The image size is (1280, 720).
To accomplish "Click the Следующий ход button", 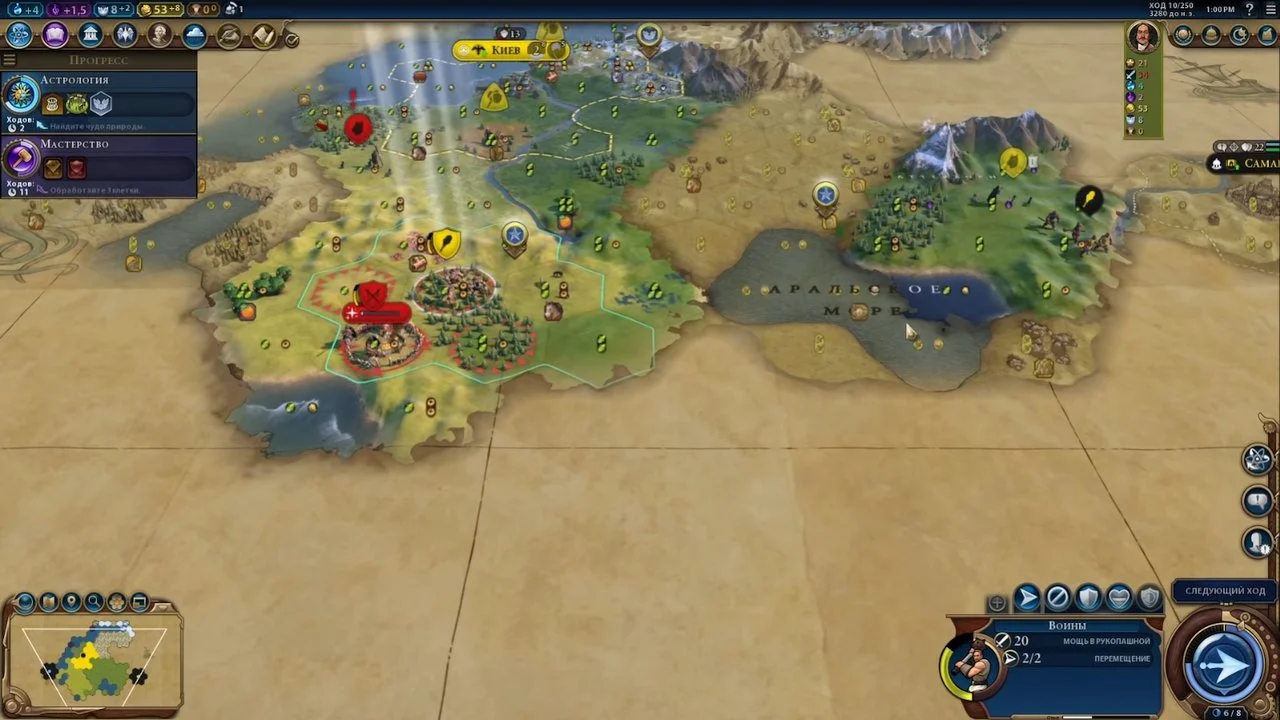I will pyautogui.click(x=1224, y=591).
